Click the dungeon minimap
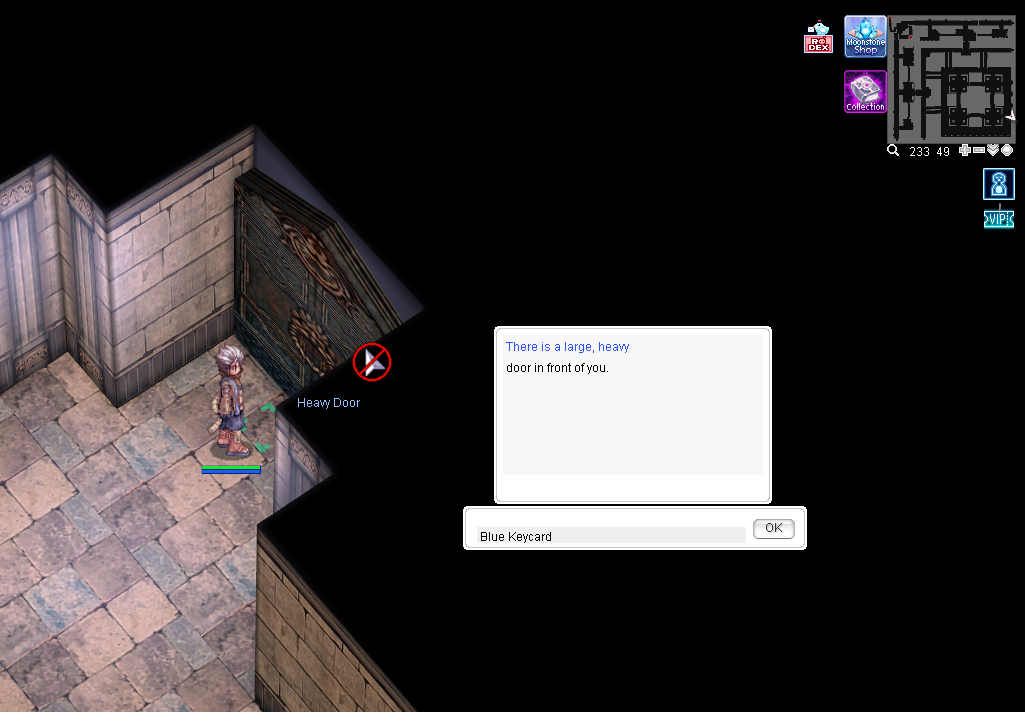1025x712 pixels. (x=951, y=77)
